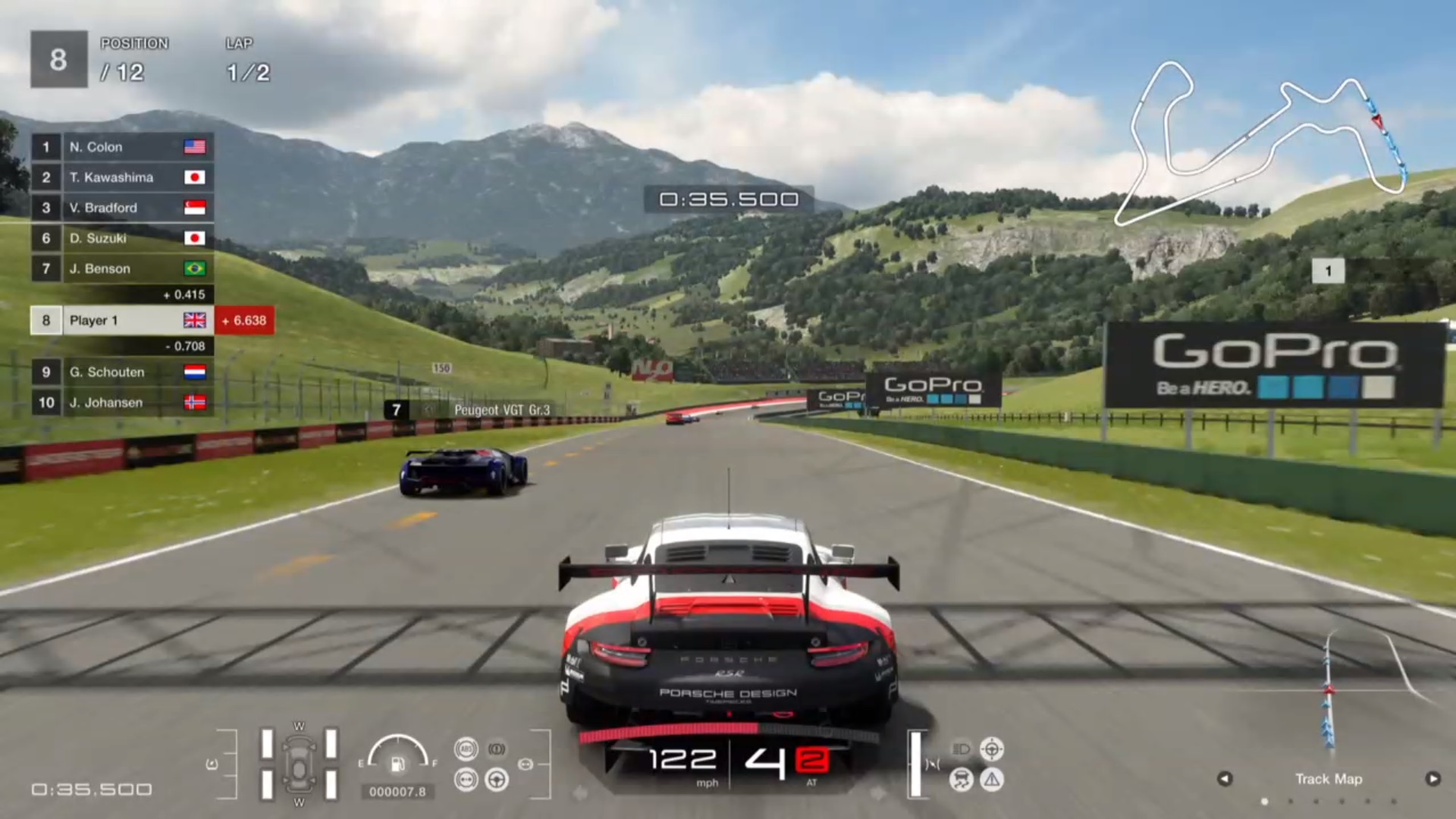
Task: Toggle the Japanese flag beside T. Kawashima
Action: tap(196, 177)
